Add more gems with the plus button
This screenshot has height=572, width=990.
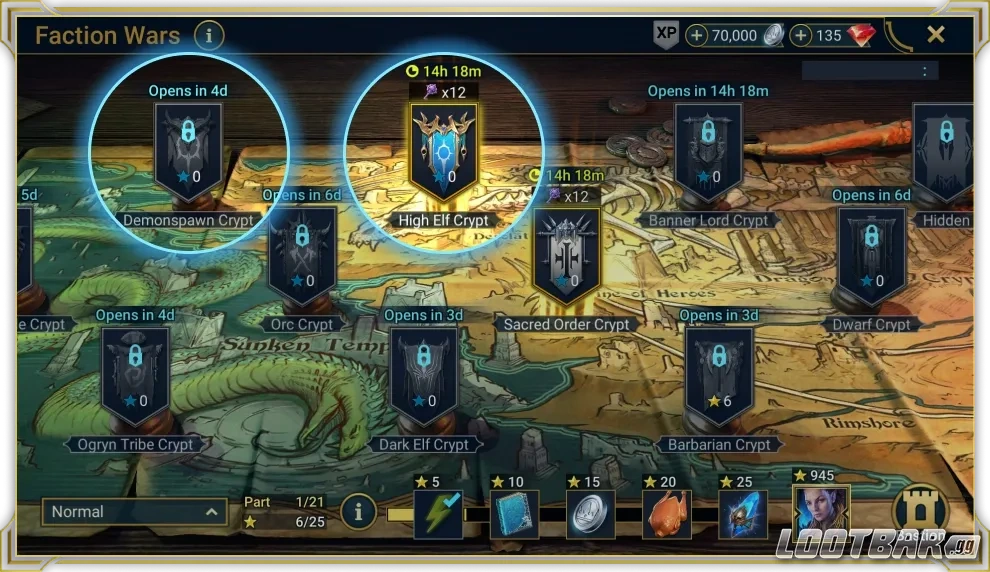(801, 36)
